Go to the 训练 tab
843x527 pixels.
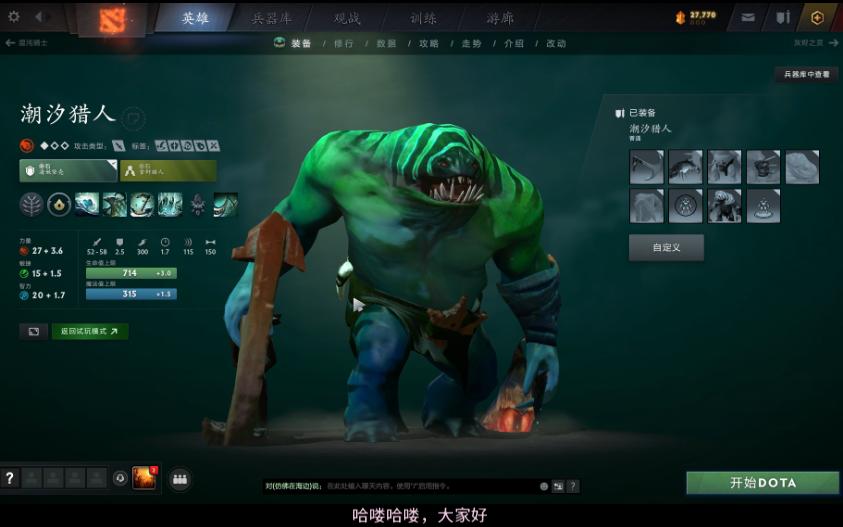coord(423,18)
